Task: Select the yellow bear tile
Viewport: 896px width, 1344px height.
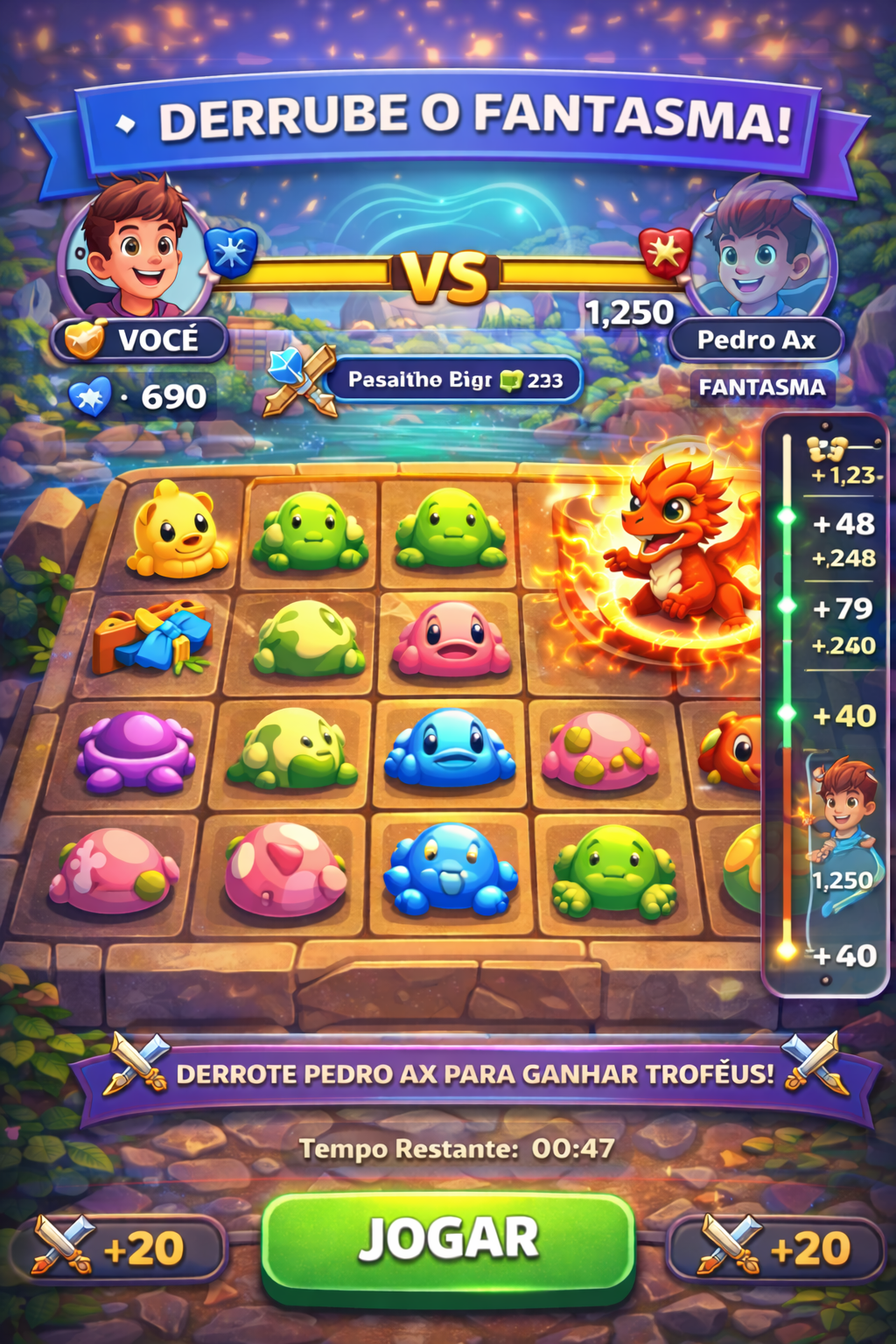Action: (x=178, y=532)
